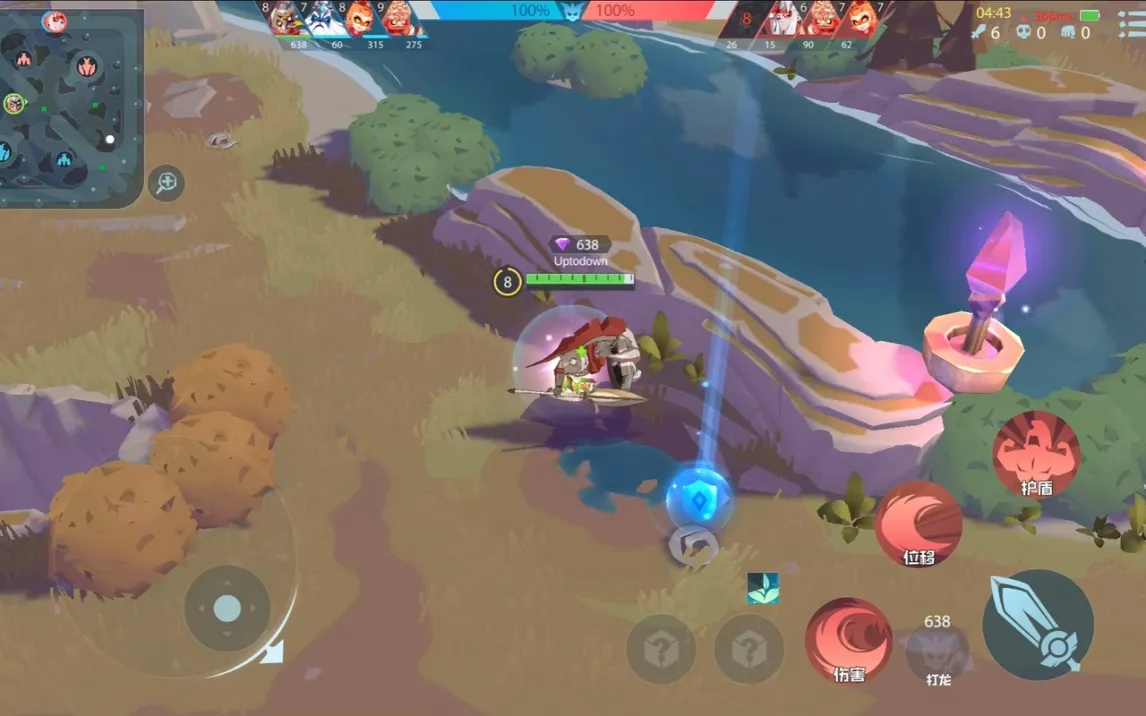Tap the virtual joystick center knob

click(227, 608)
